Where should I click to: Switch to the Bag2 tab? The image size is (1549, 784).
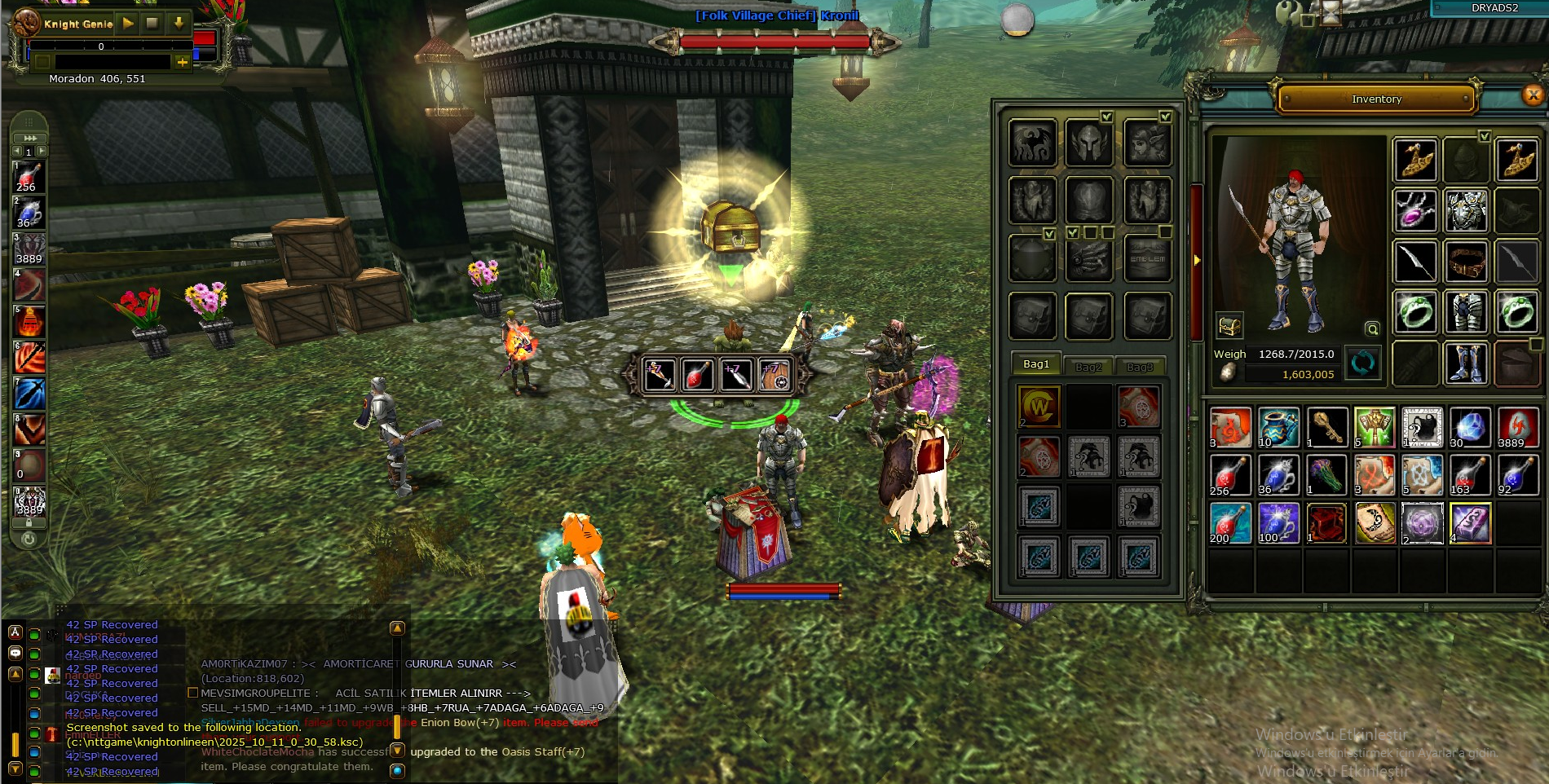(x=1088, y=367)
